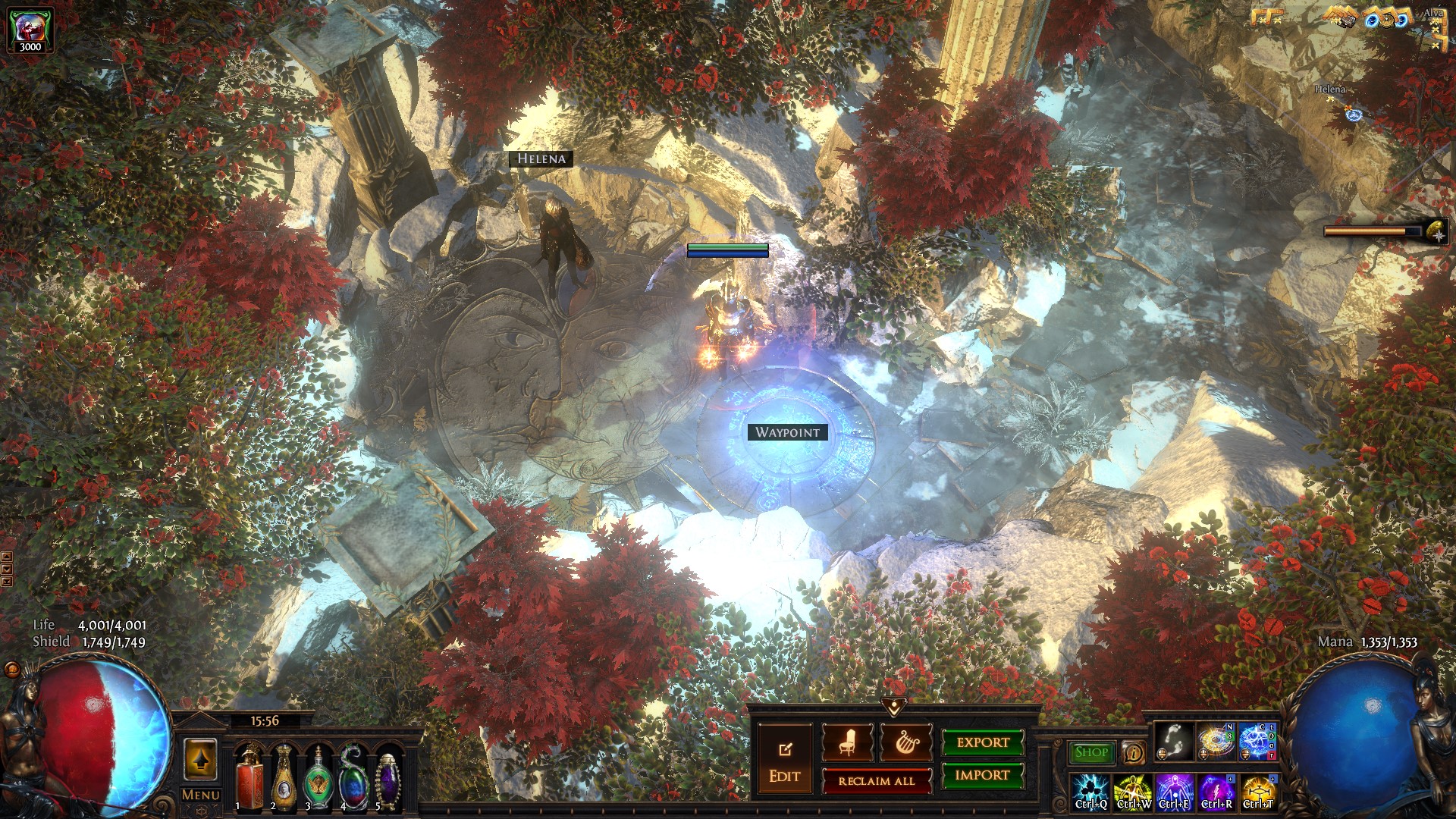Screen dimensions: 1456x819
Task: Click the orange info speech-bubble icon
Action: [x=1133, y=752]
